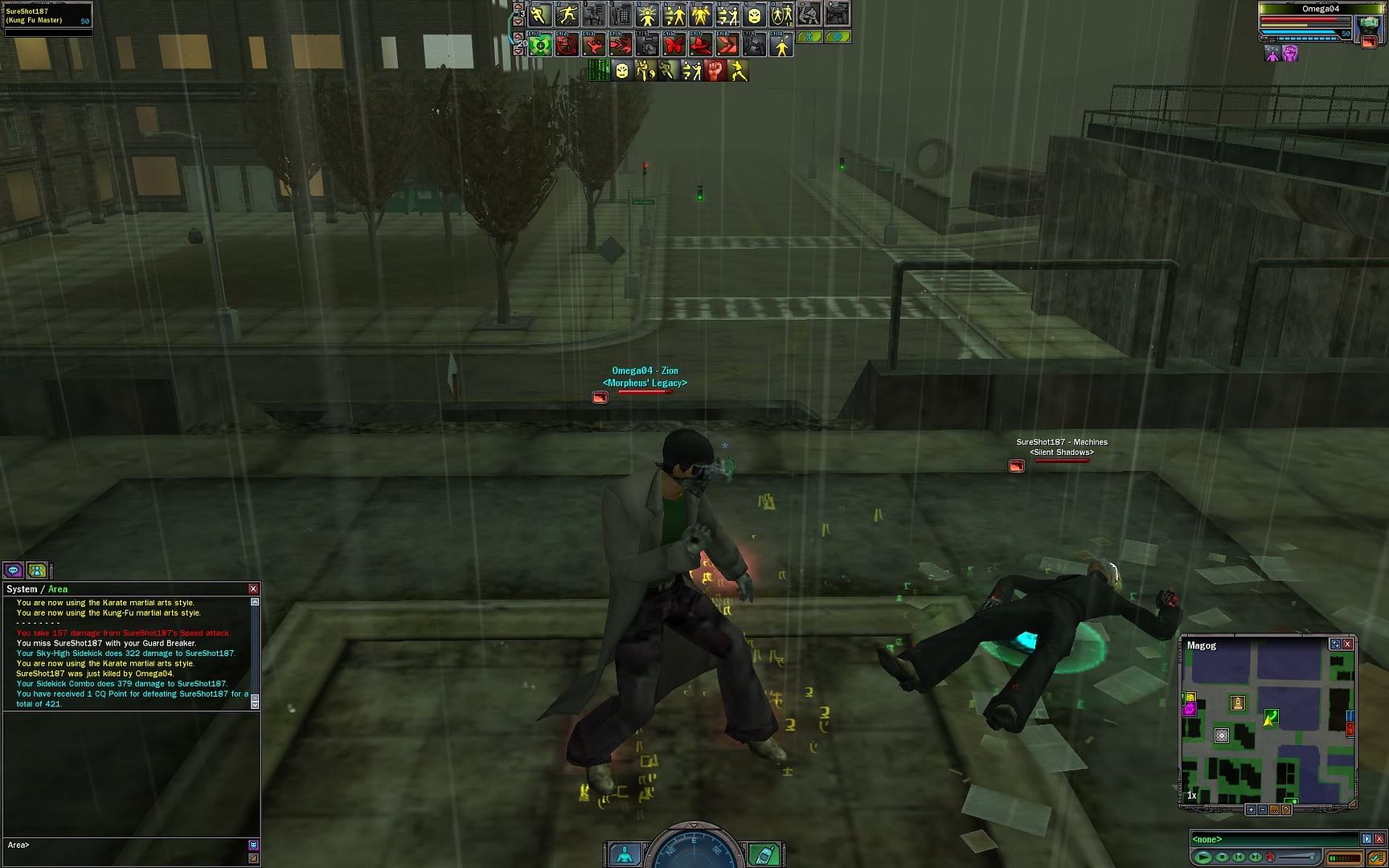This screenshot has height=868, width=1389.
Task: Open the team members icon above chat
Action: 37,570
